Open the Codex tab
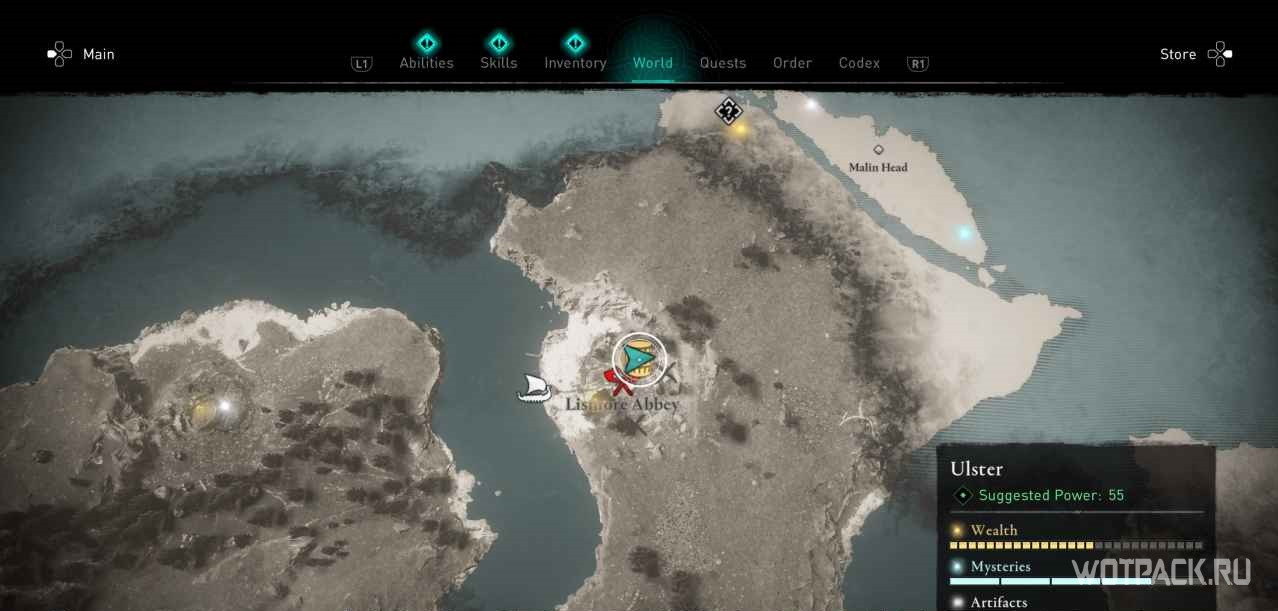This screenshot has width=1278, height=611. click(x=859, y=62)
